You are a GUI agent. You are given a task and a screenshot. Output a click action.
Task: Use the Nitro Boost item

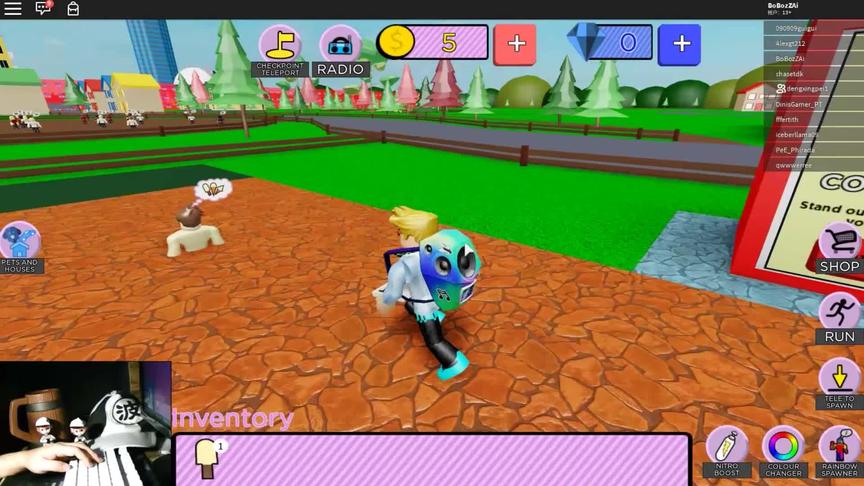pyautogui.click(x=727, y=451)
